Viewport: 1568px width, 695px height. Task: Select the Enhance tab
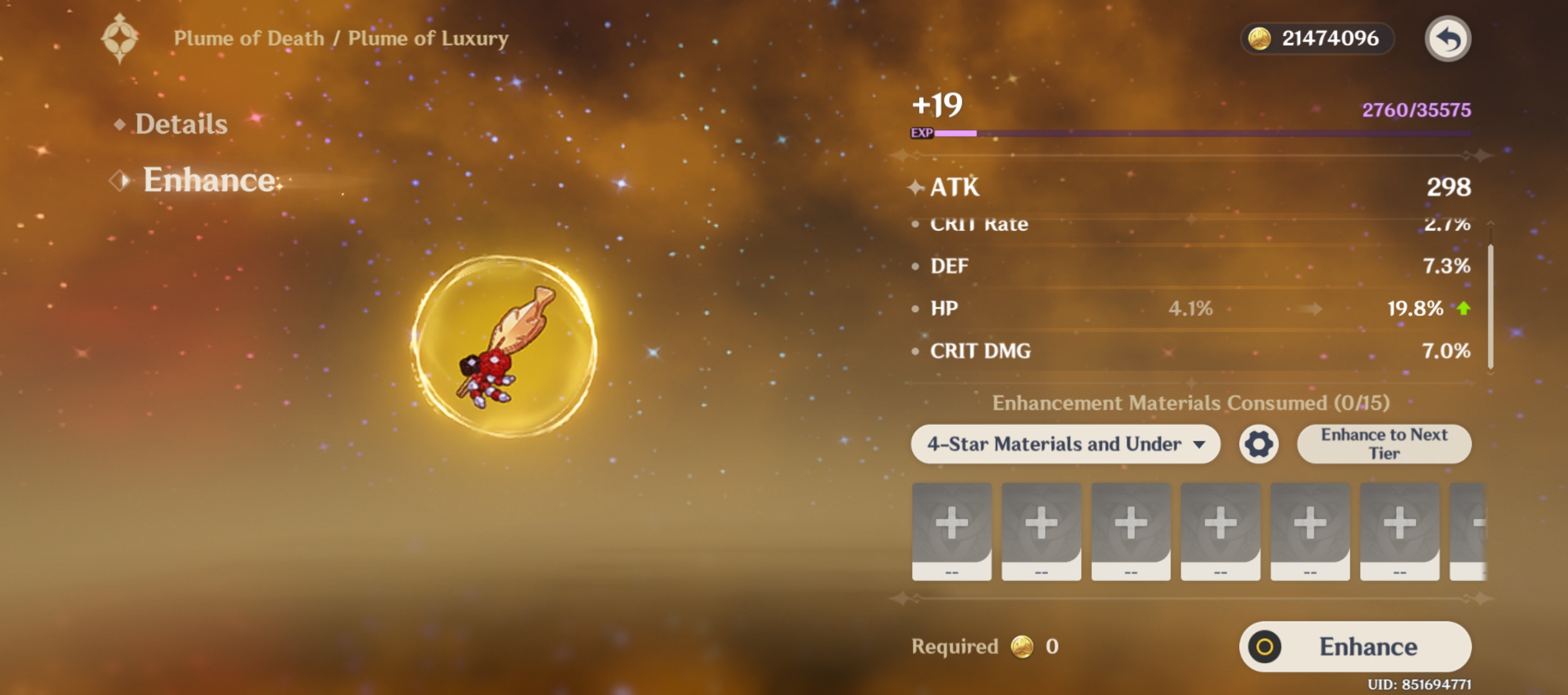(209, 180)
